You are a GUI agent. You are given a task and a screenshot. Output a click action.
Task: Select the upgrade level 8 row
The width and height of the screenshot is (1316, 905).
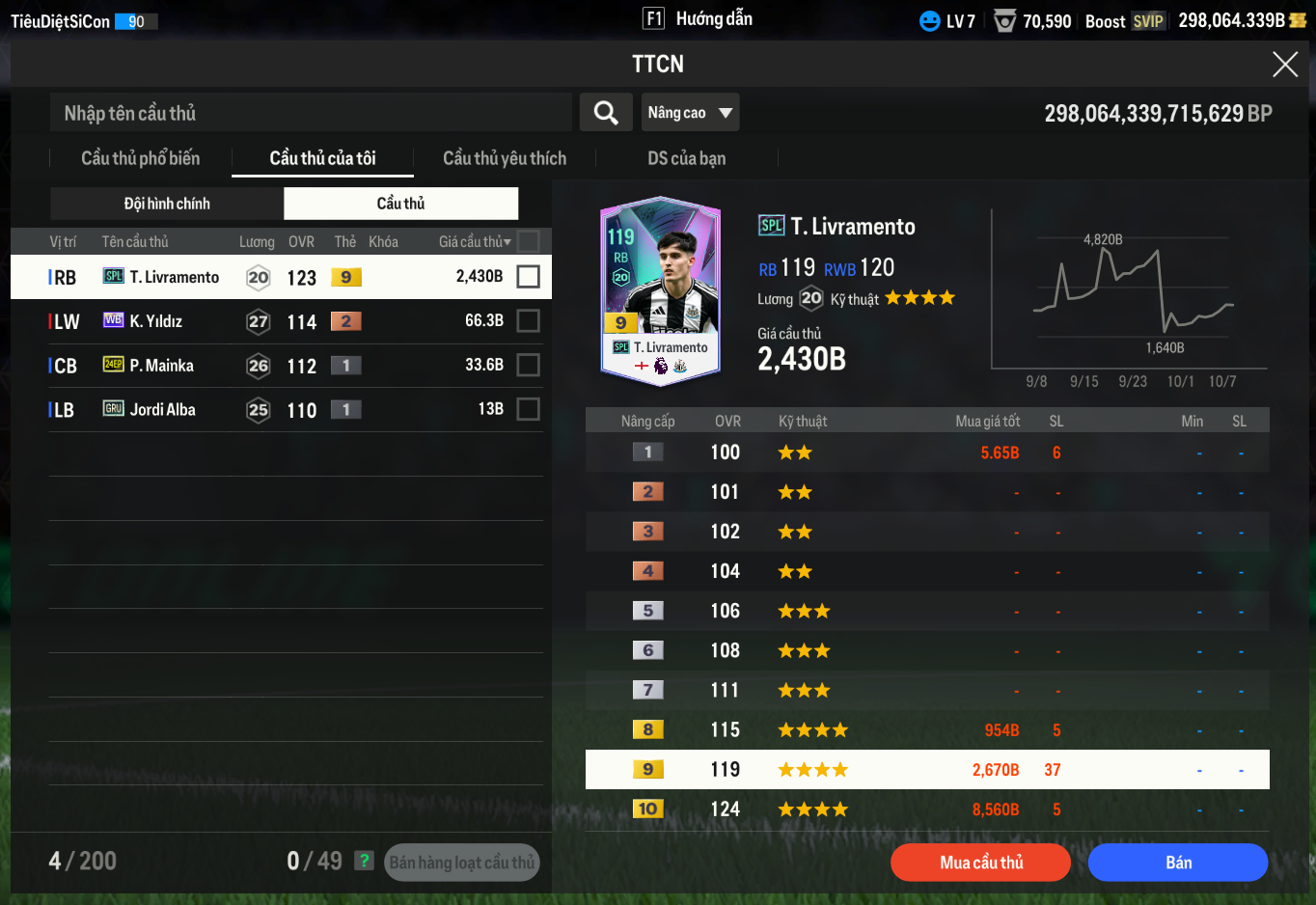click(926, 730)
